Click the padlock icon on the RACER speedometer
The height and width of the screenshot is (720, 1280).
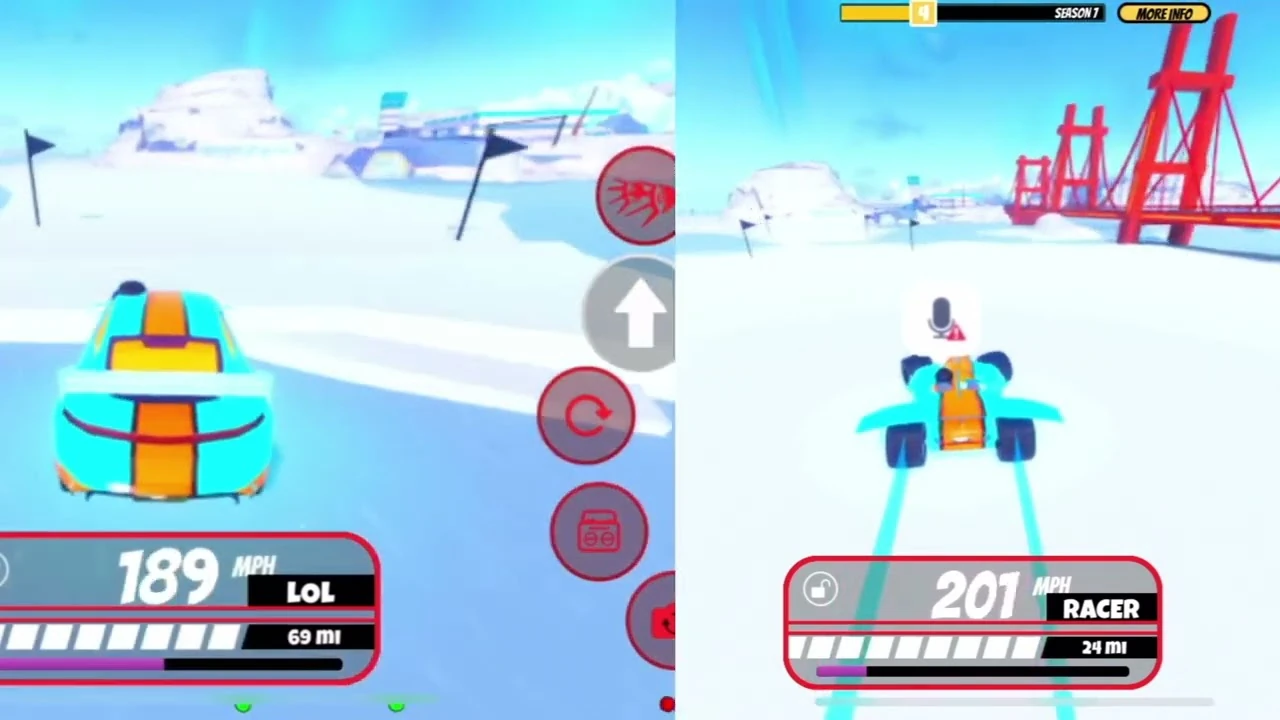coord(820,590)
